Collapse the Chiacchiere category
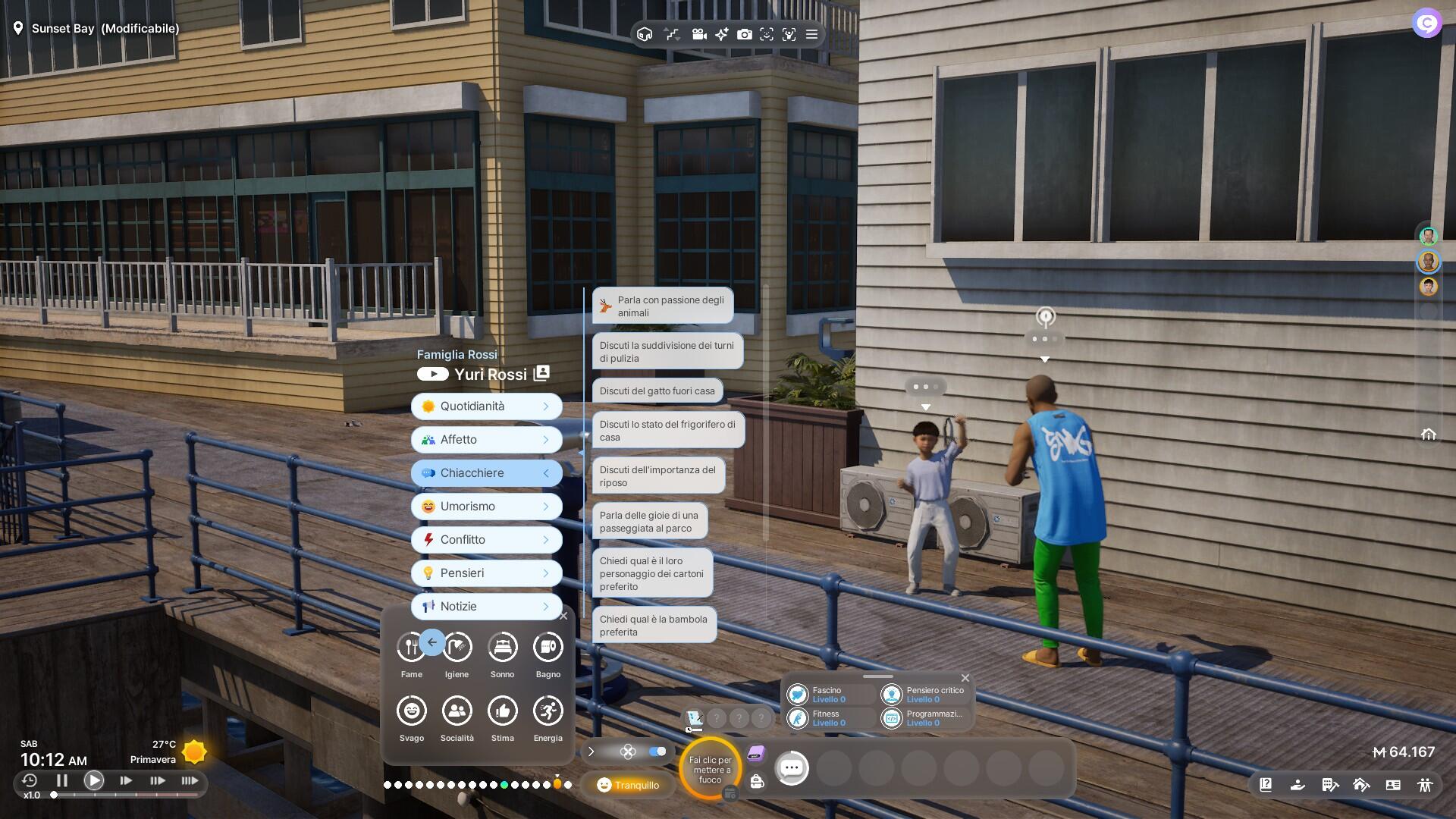The height and width of the screenshot is (819, 1456). click(x=486, y=473)
